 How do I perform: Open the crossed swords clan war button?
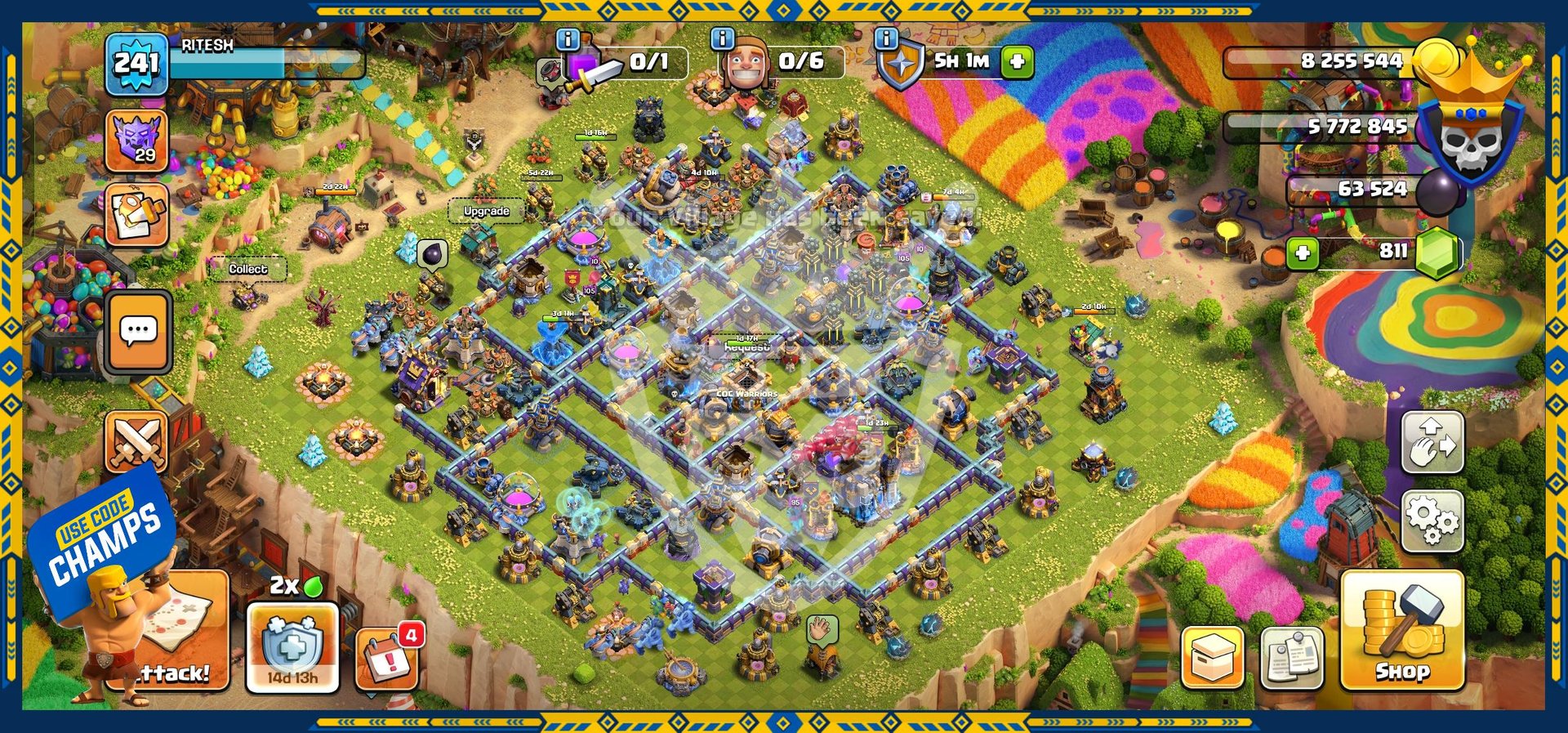coord(136,441)
